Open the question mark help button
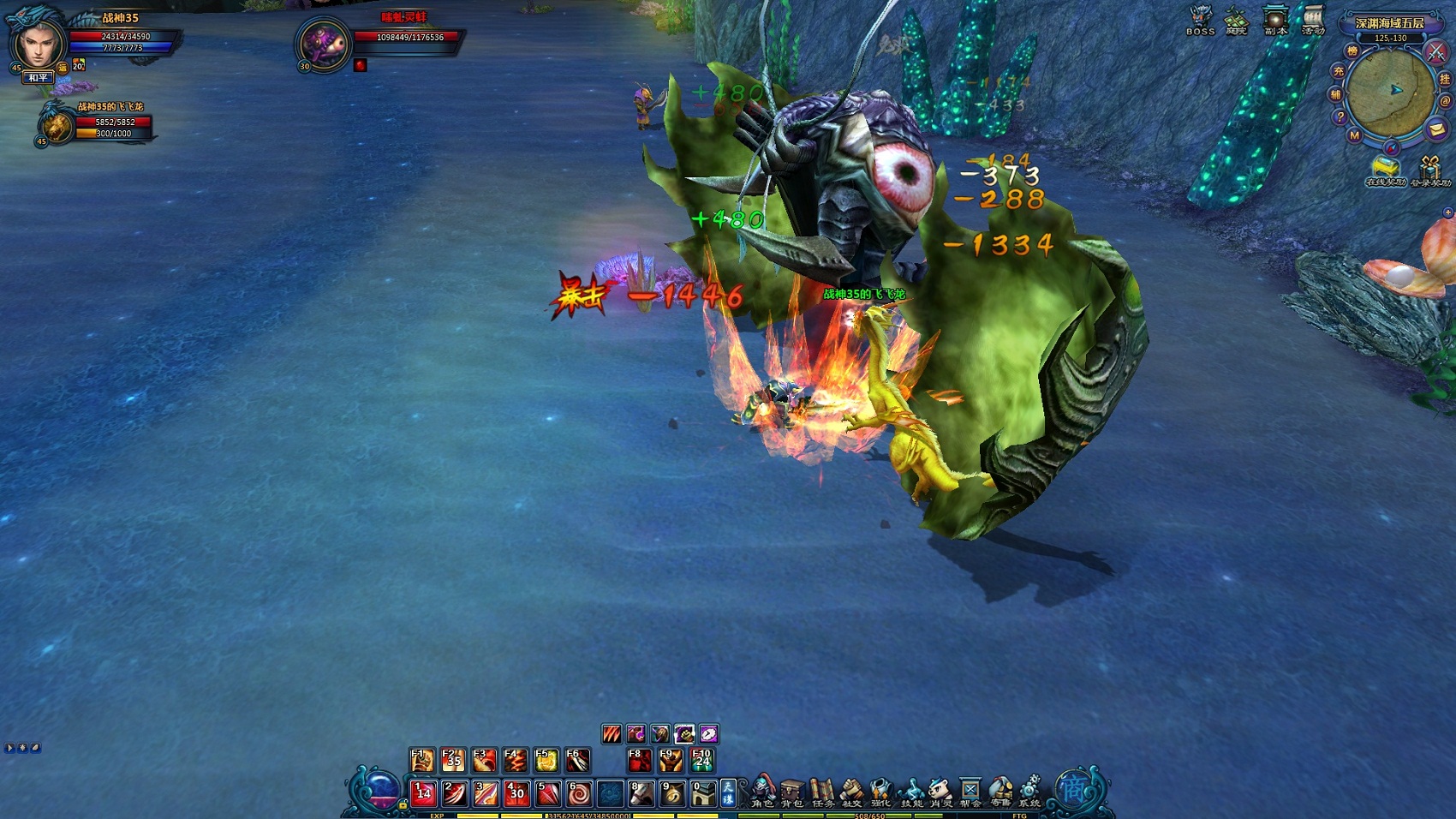1456x819 pixels. click(x=1340, y=117)
